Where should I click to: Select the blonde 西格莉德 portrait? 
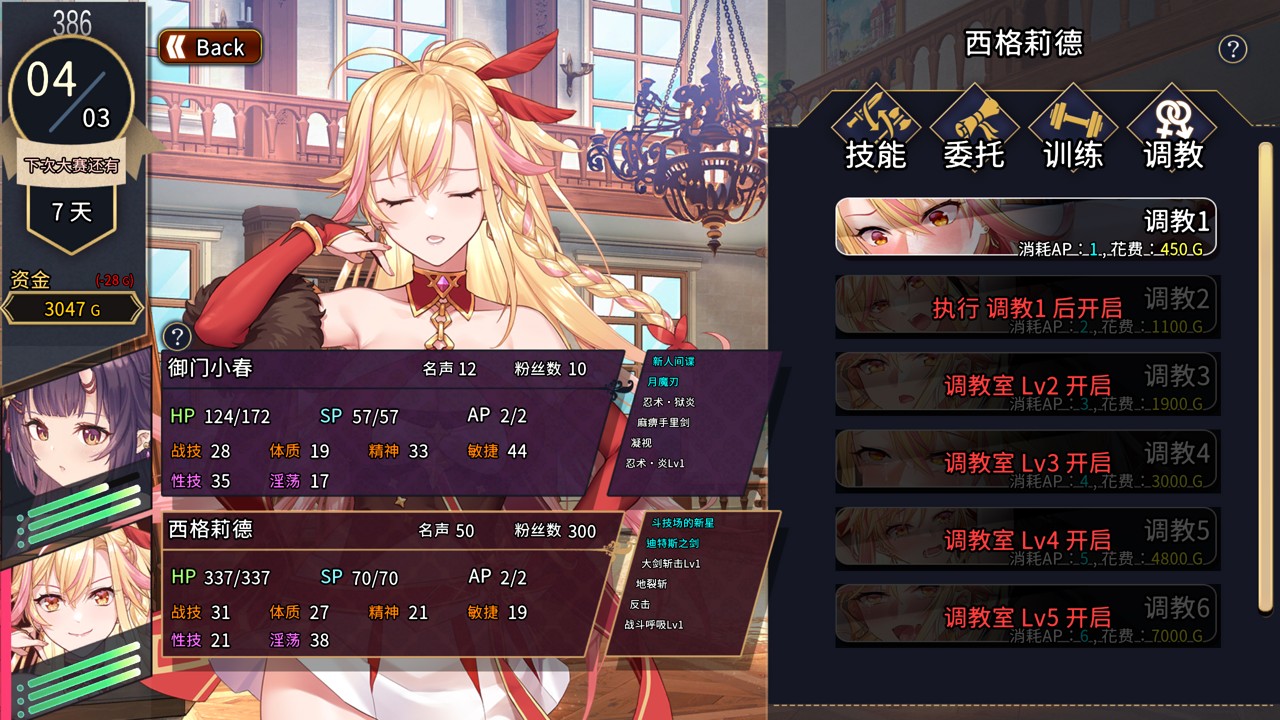point(75,610)
